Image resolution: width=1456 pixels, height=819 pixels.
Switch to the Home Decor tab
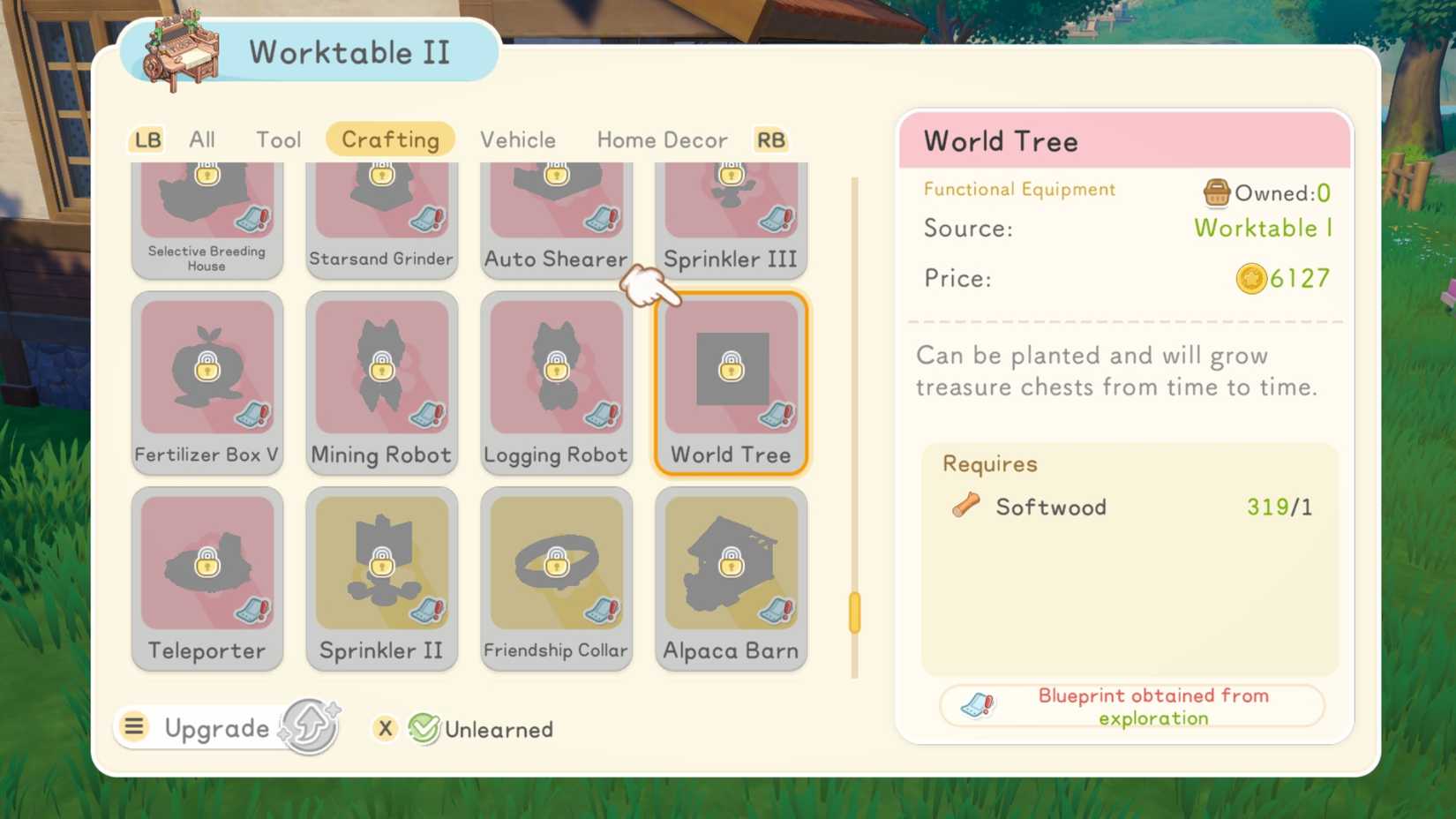[x=662, y=139]
